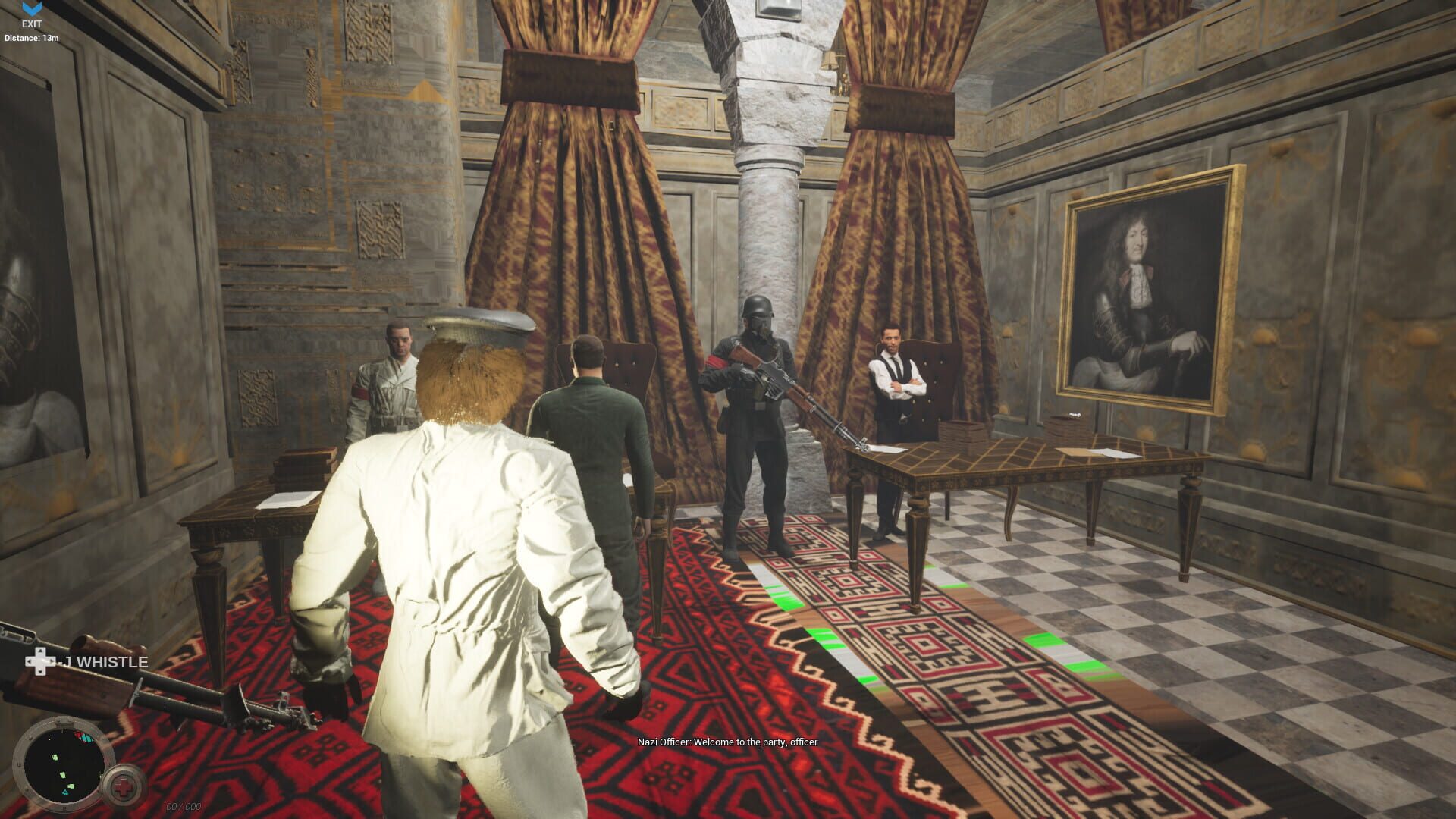Click the cyan player arrow on the minimap
1456x819 pixels.
point(65,792)
